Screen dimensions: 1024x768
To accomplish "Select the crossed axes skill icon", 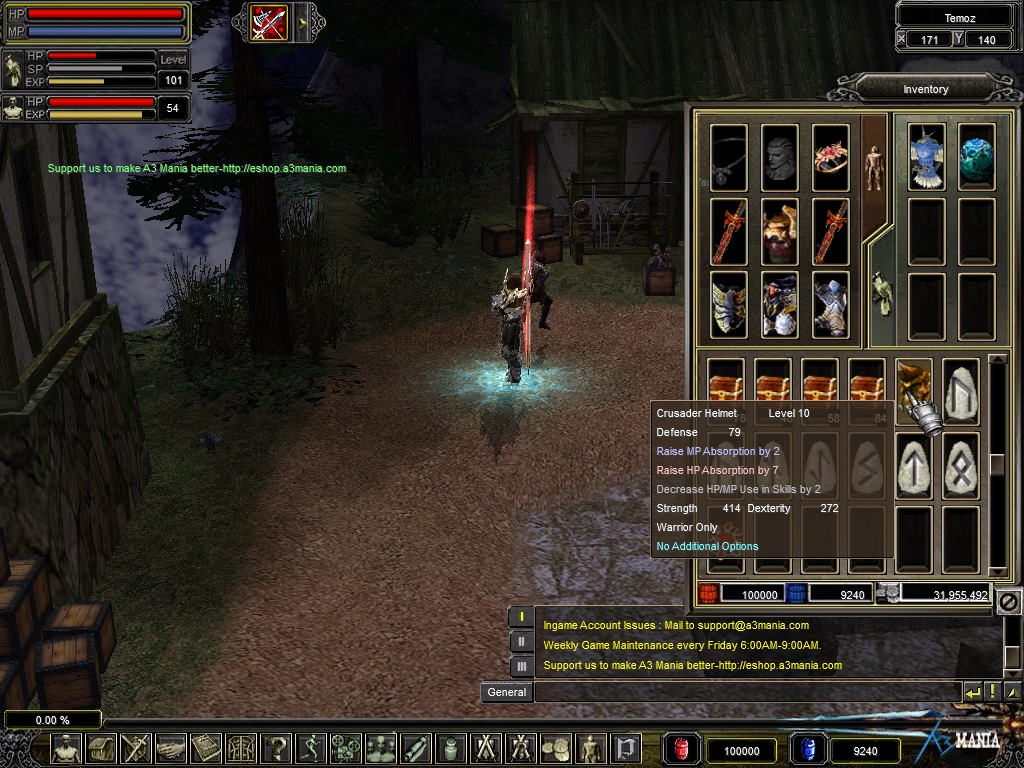I will pyautogui.click(x=269, y=23).
